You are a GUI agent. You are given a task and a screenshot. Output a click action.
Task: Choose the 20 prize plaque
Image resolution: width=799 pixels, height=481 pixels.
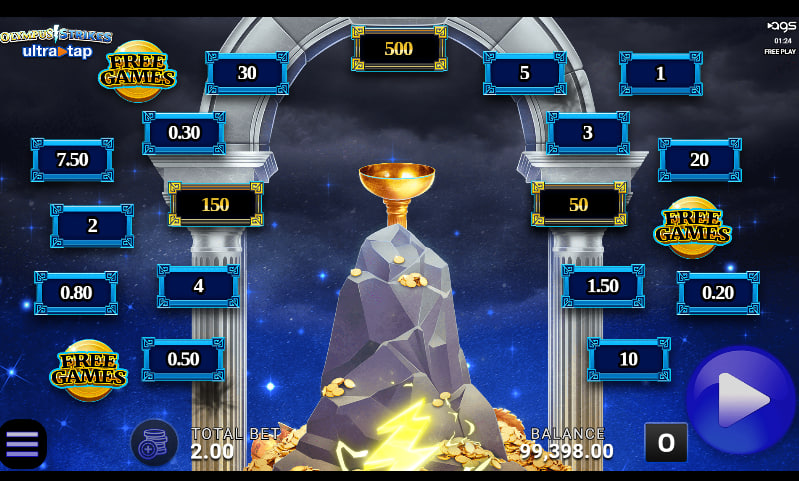coord(699,160)
